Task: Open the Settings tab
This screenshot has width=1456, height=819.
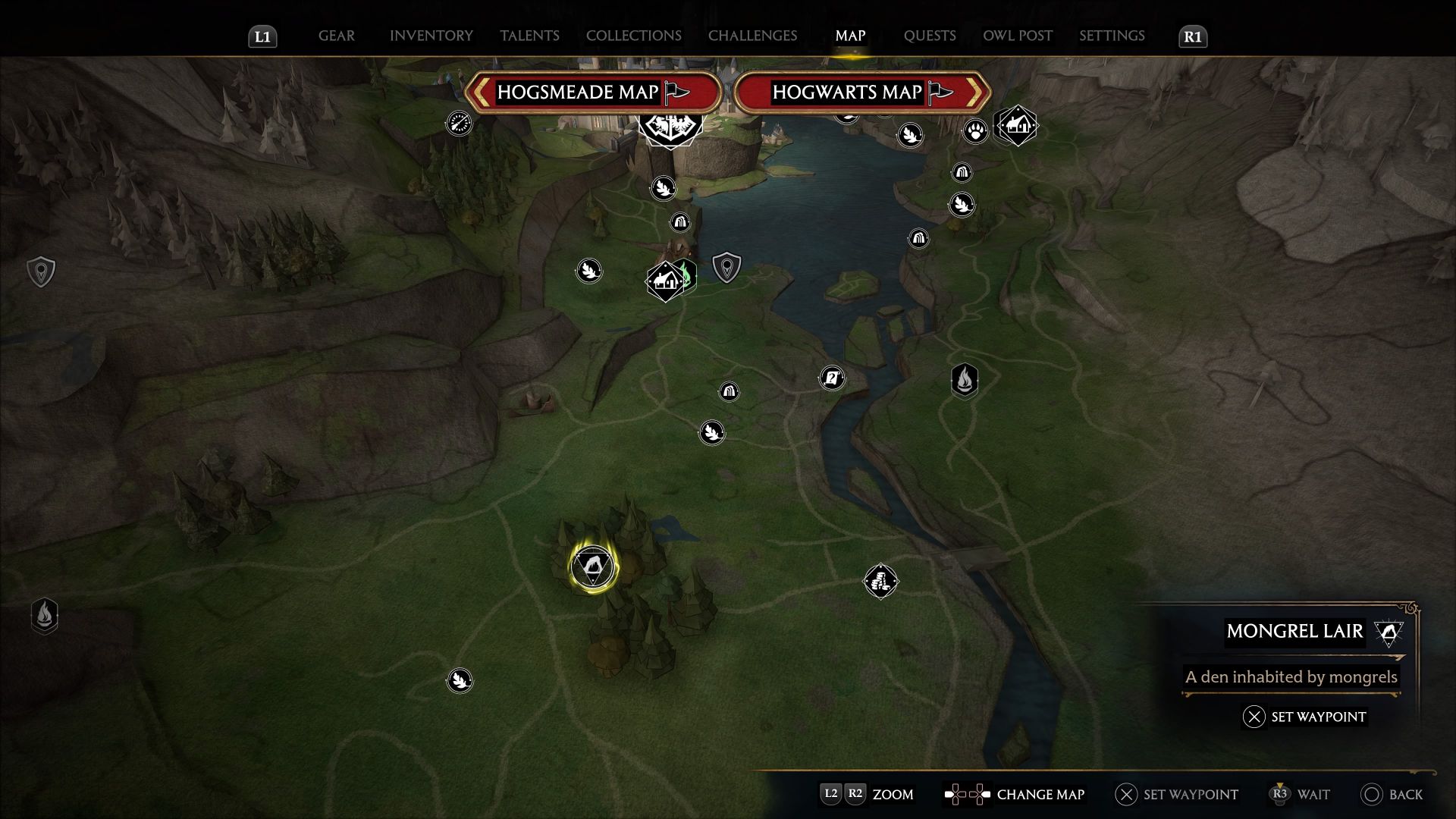Action: [1112, 36]
